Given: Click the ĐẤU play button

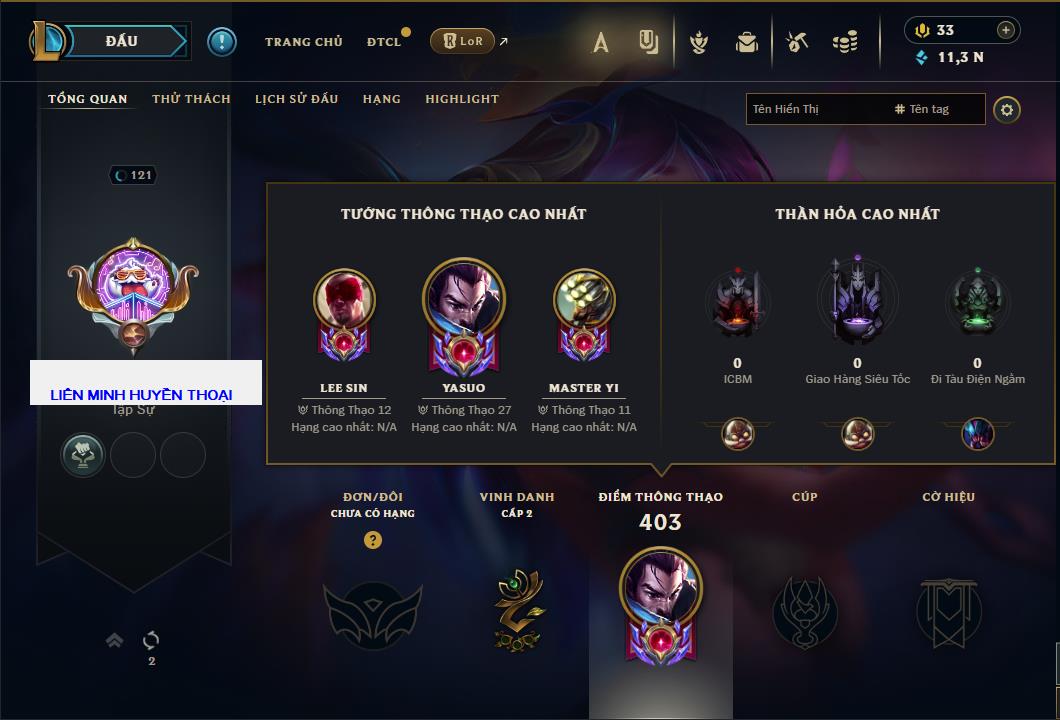Looking at the screenshot, I should [x=122, y=41].
